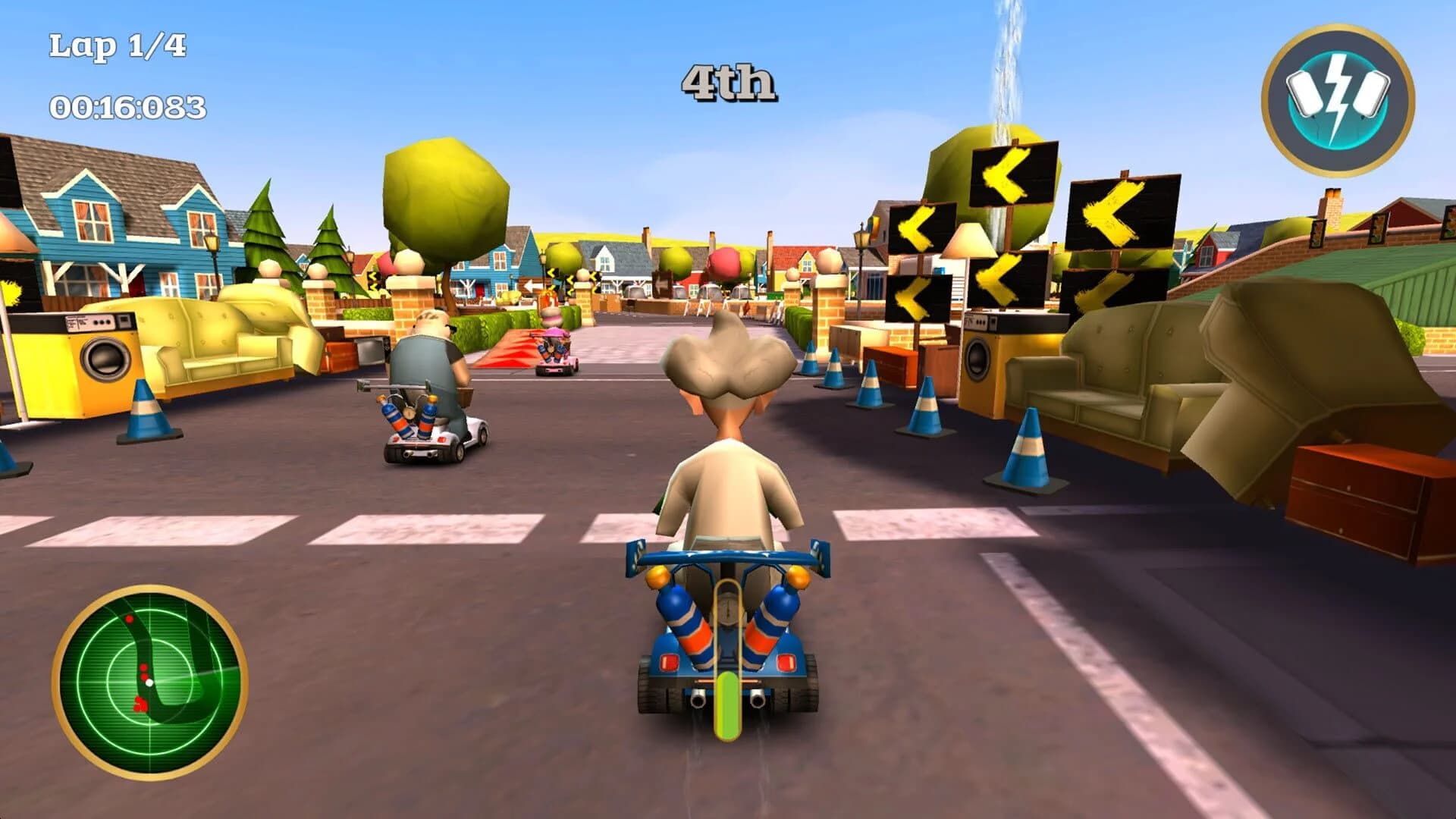Select the position indicator at top center
The image size is (1456, 819).
tap(728, 80)
